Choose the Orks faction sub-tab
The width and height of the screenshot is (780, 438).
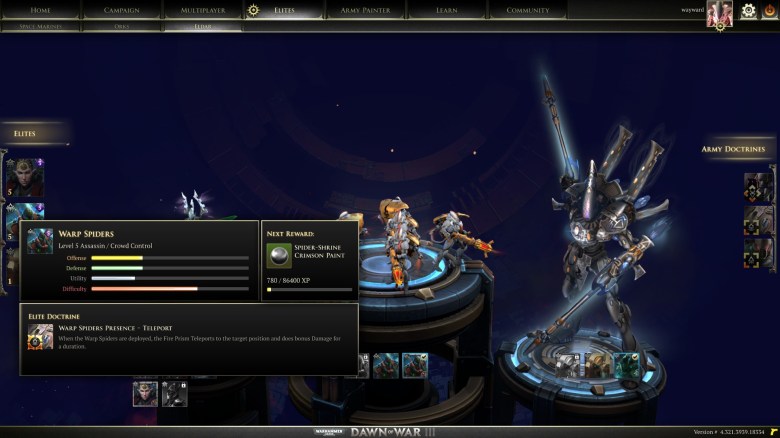click(x=123, y=26)
